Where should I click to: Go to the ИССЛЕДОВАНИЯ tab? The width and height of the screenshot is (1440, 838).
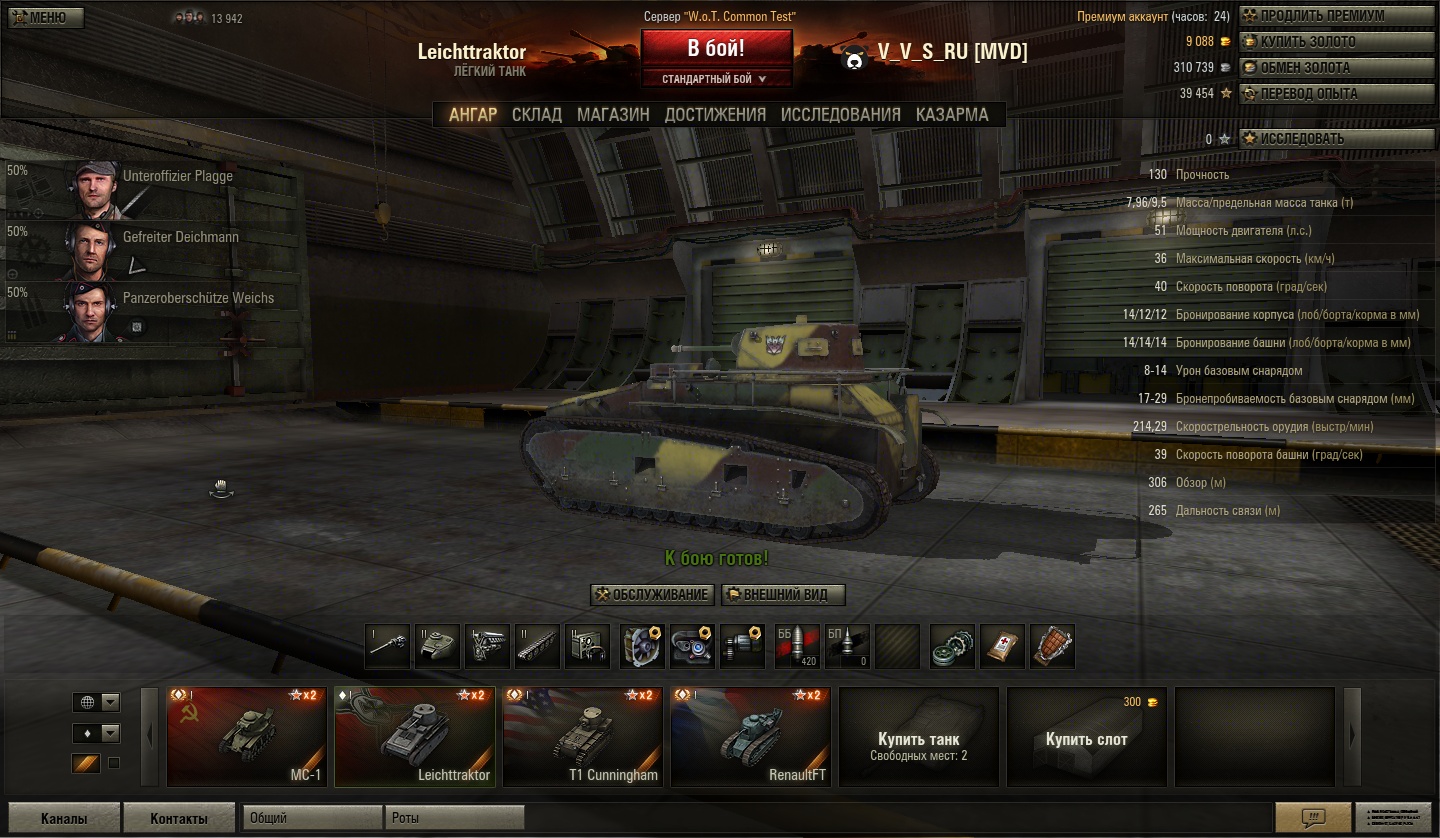(x=840, y=115)
